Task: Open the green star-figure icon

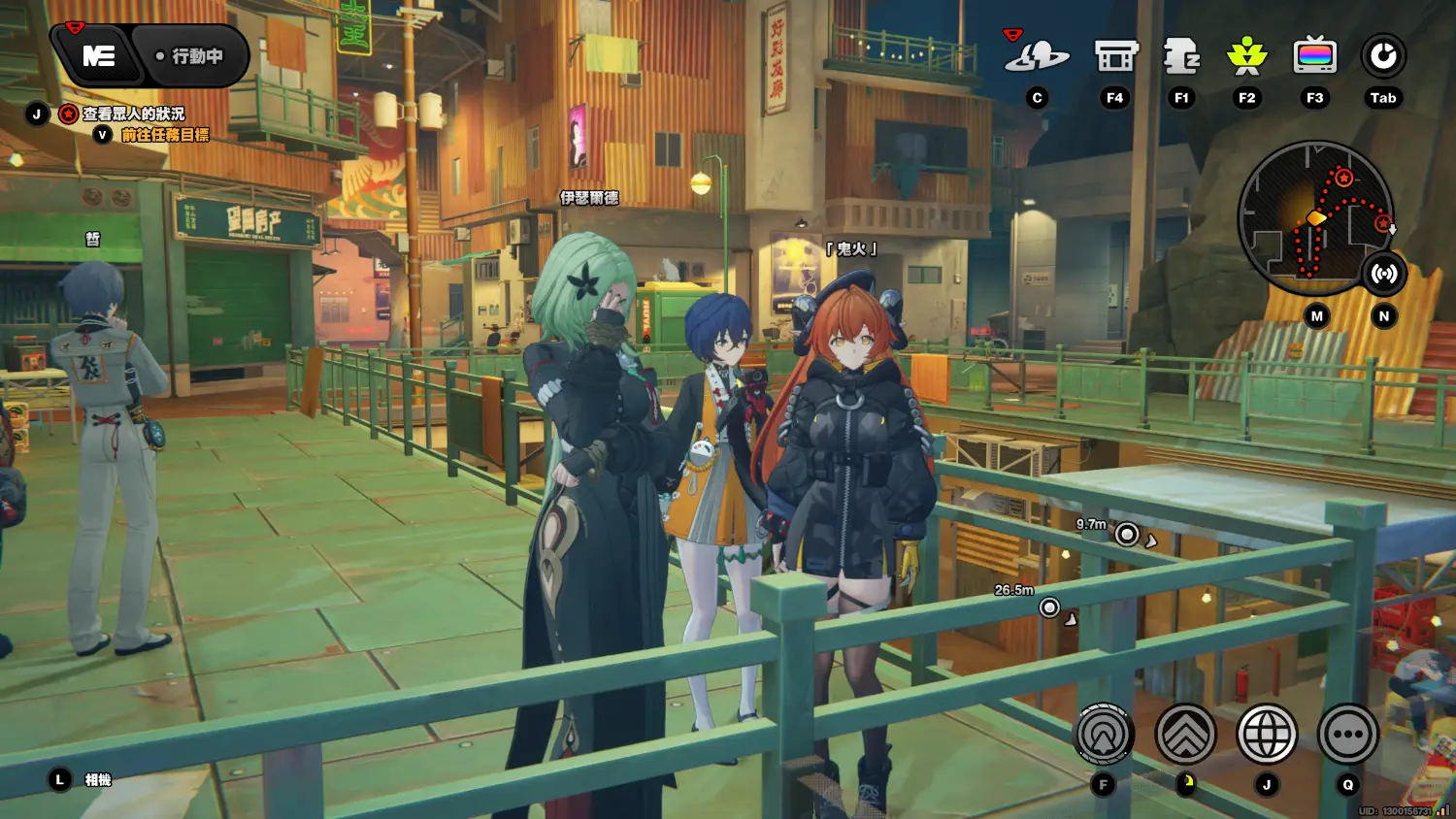Action: coord(1247,57)
